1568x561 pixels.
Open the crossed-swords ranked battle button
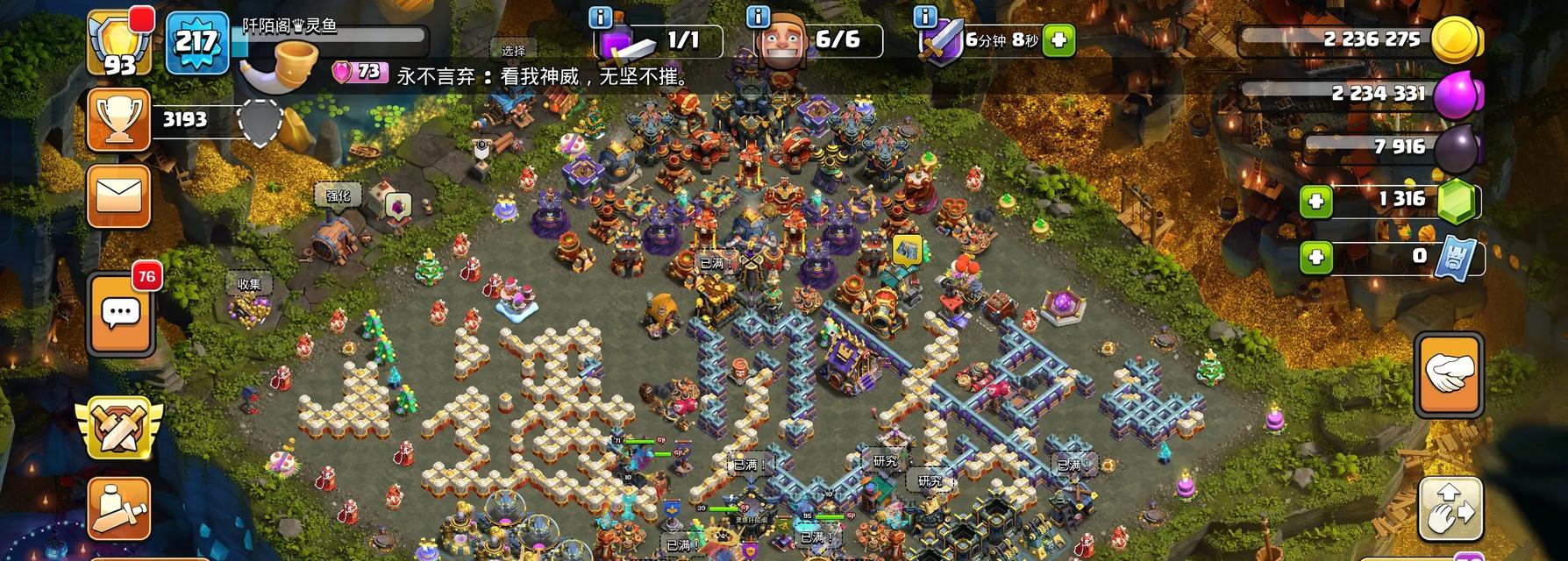(x=119, y=427)
